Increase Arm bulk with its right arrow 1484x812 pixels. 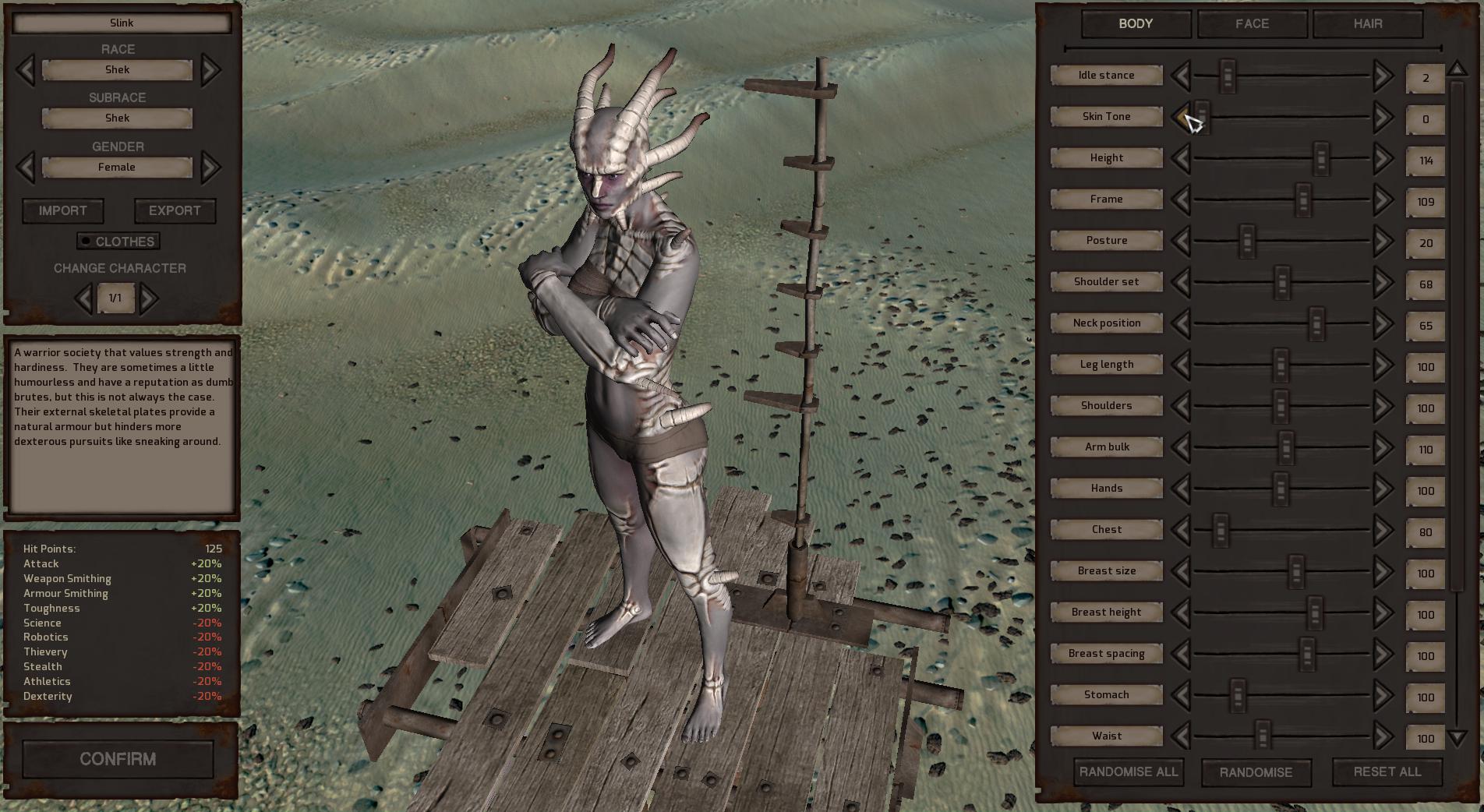tap(1383, 447)
